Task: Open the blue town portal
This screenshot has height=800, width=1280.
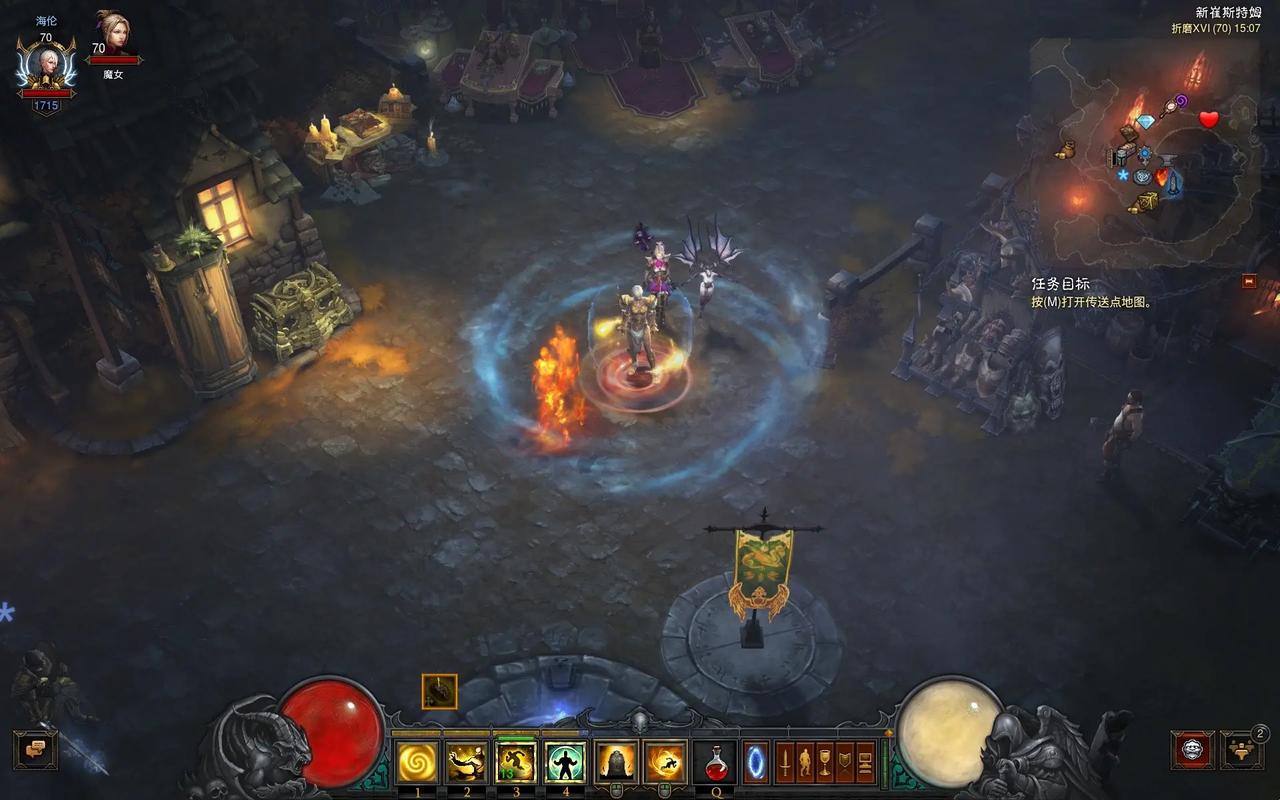Action: tap(757, 763)
